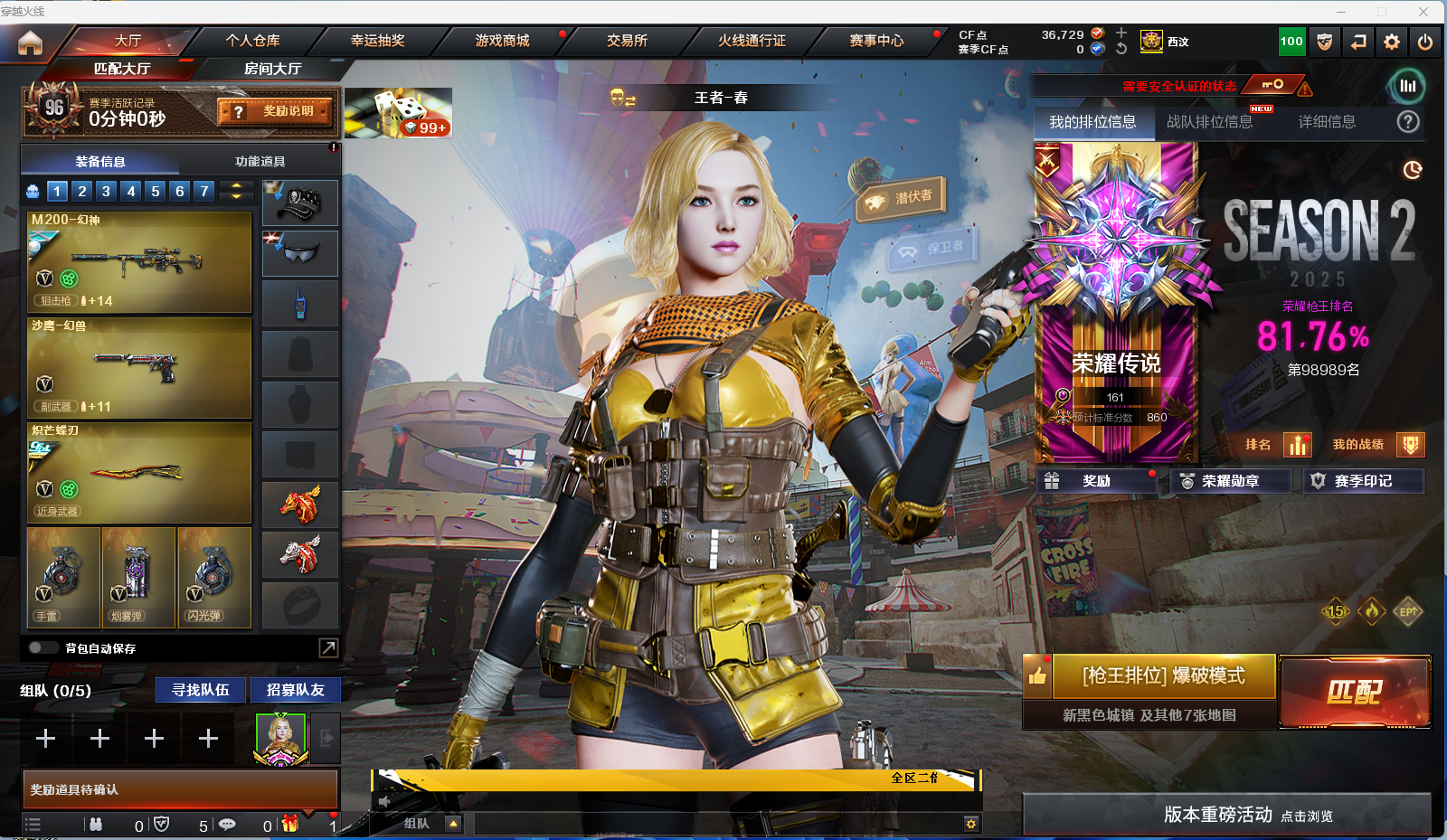Open the 火线通行证 battle pass
1447x840 pixels.
click(752, 41)
